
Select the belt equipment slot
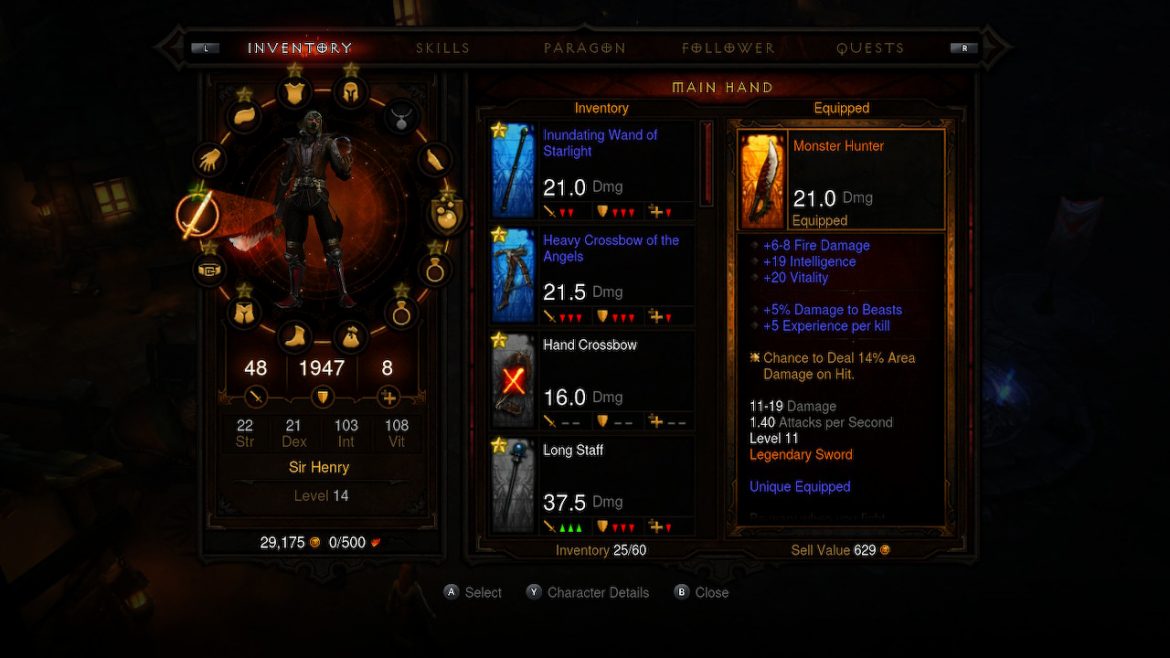point(208,269)
